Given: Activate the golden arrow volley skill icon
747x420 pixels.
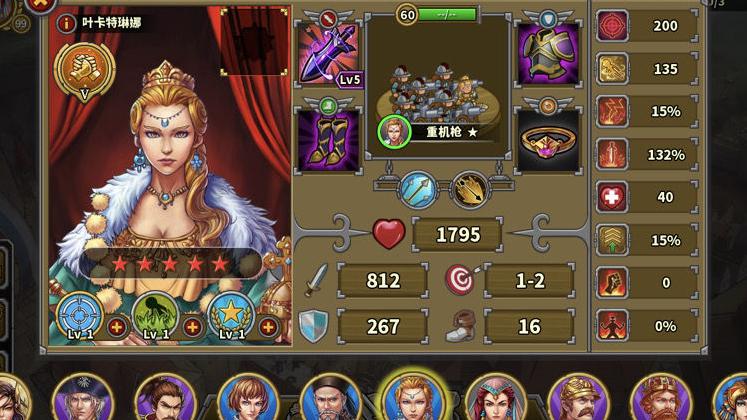Looking at the screenshot, I should tap(469, 190).
